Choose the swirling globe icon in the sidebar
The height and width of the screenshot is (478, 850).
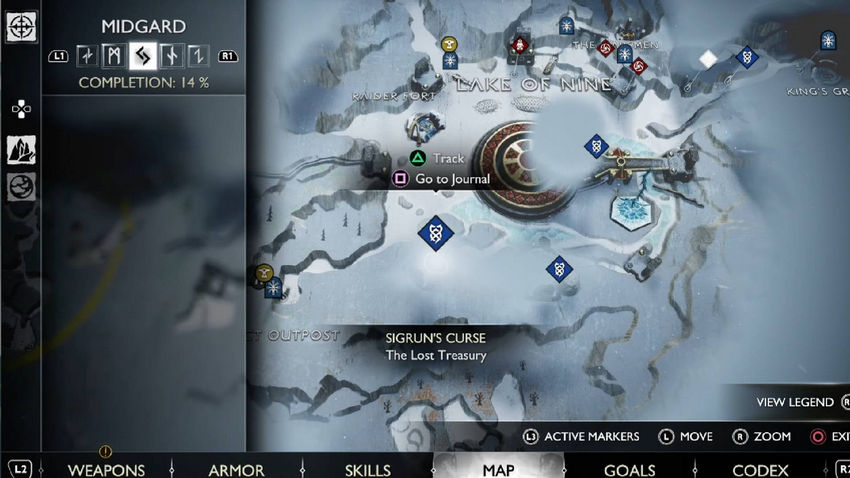(x=21, y=186)
